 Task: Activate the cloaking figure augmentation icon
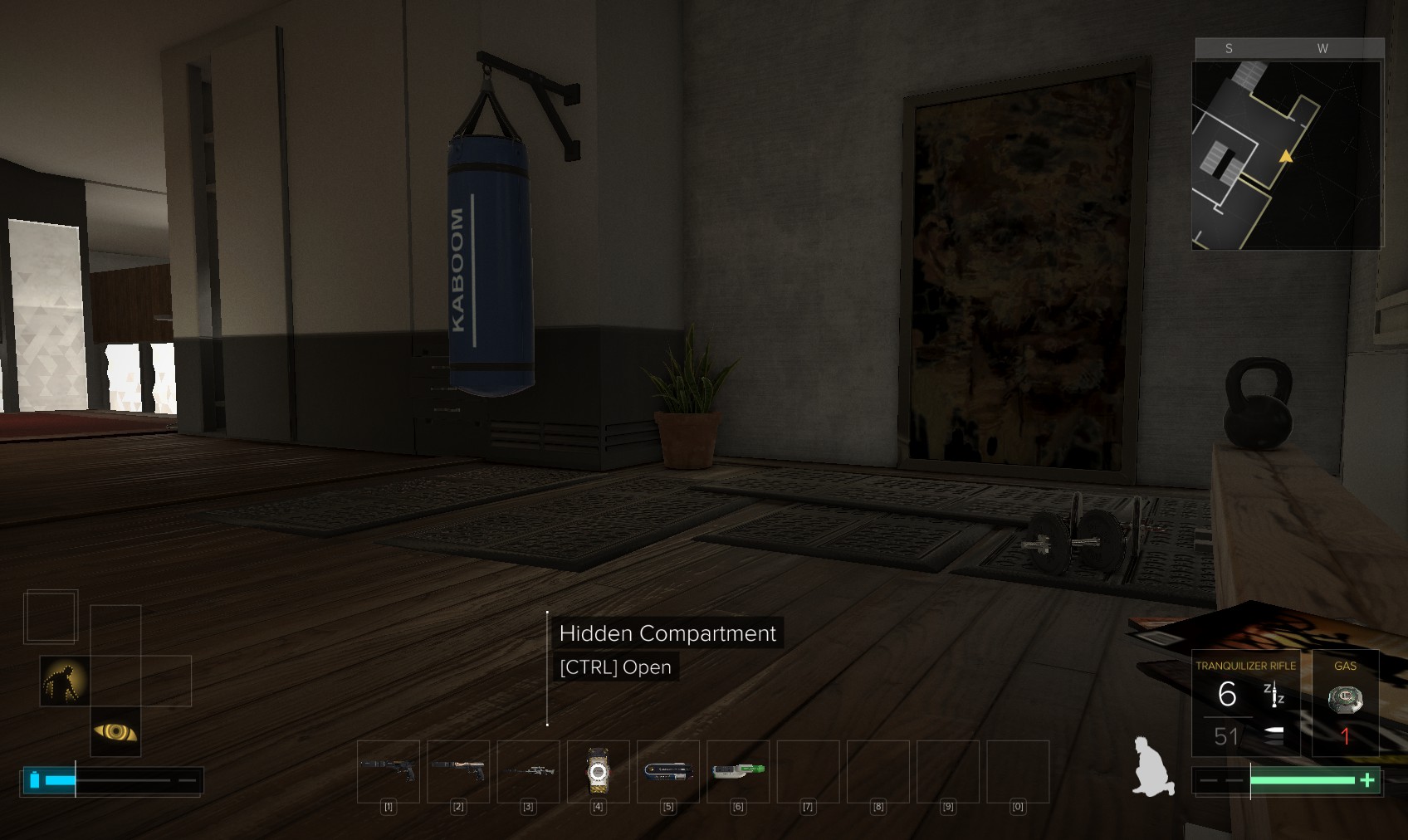click(x=65, y=681)
